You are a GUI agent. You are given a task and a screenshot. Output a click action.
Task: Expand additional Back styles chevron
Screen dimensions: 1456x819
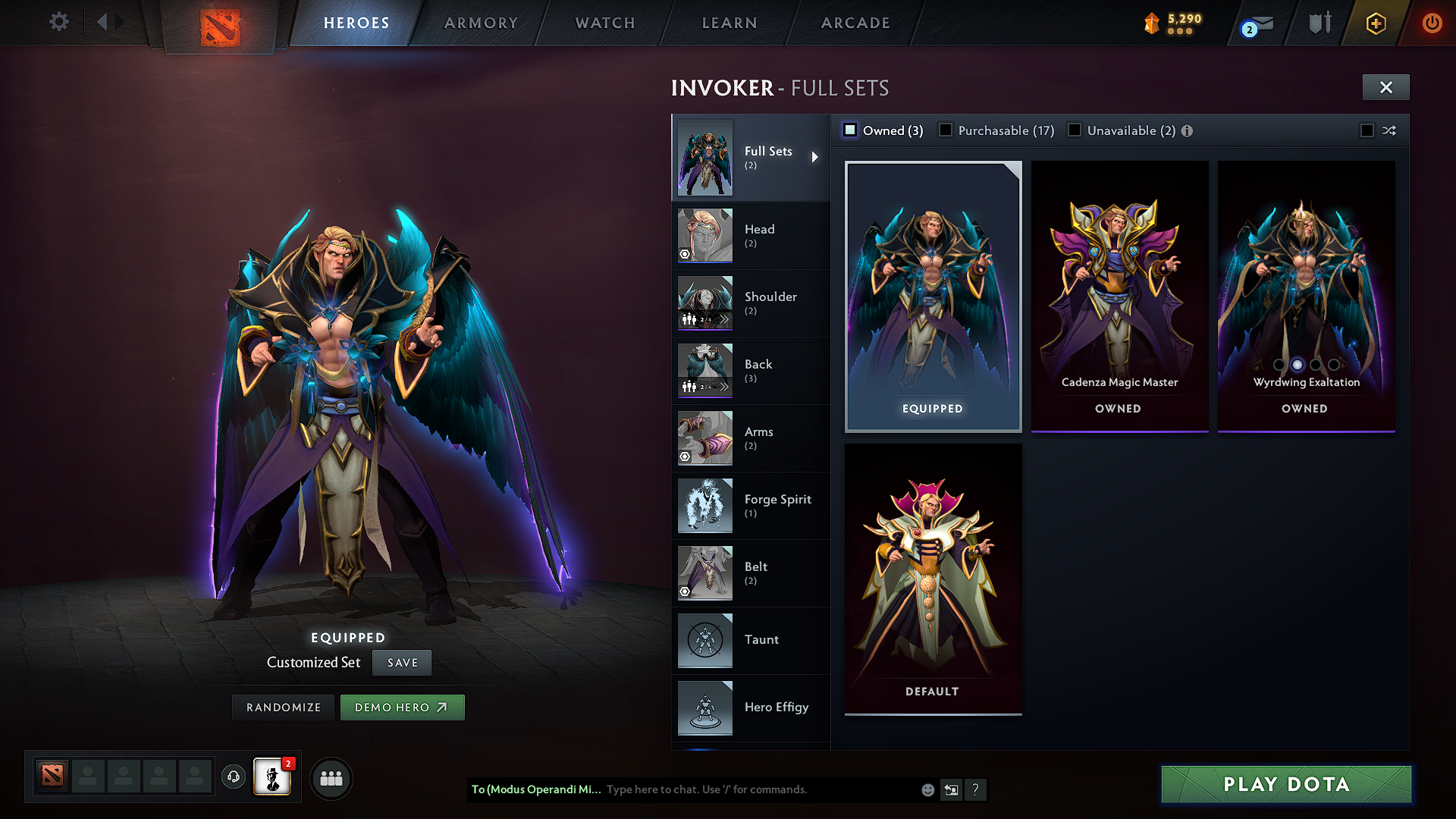tap(725, 386)
